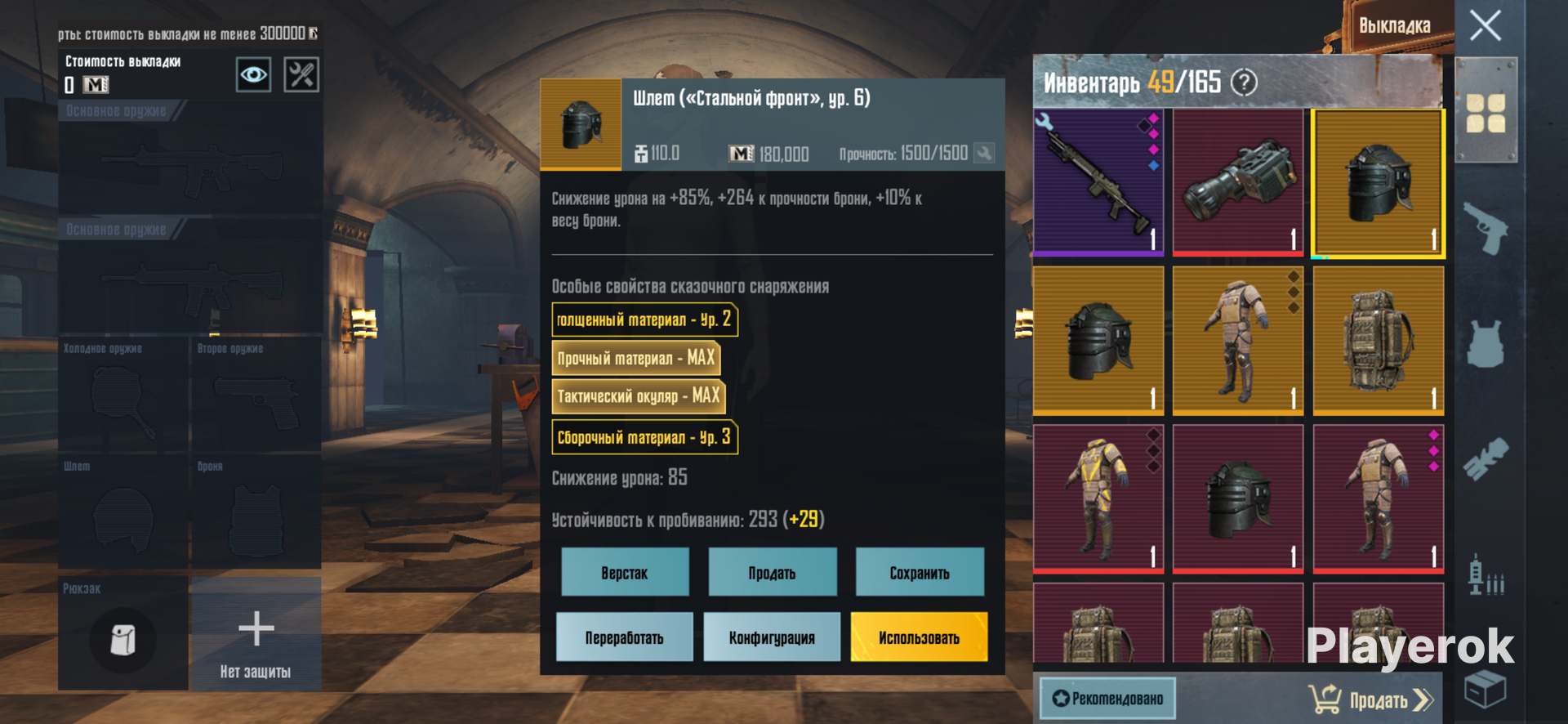Viewport: 1568px width, 724px height.
Task: Open the Конфигурация option
Action: (772, 637)
